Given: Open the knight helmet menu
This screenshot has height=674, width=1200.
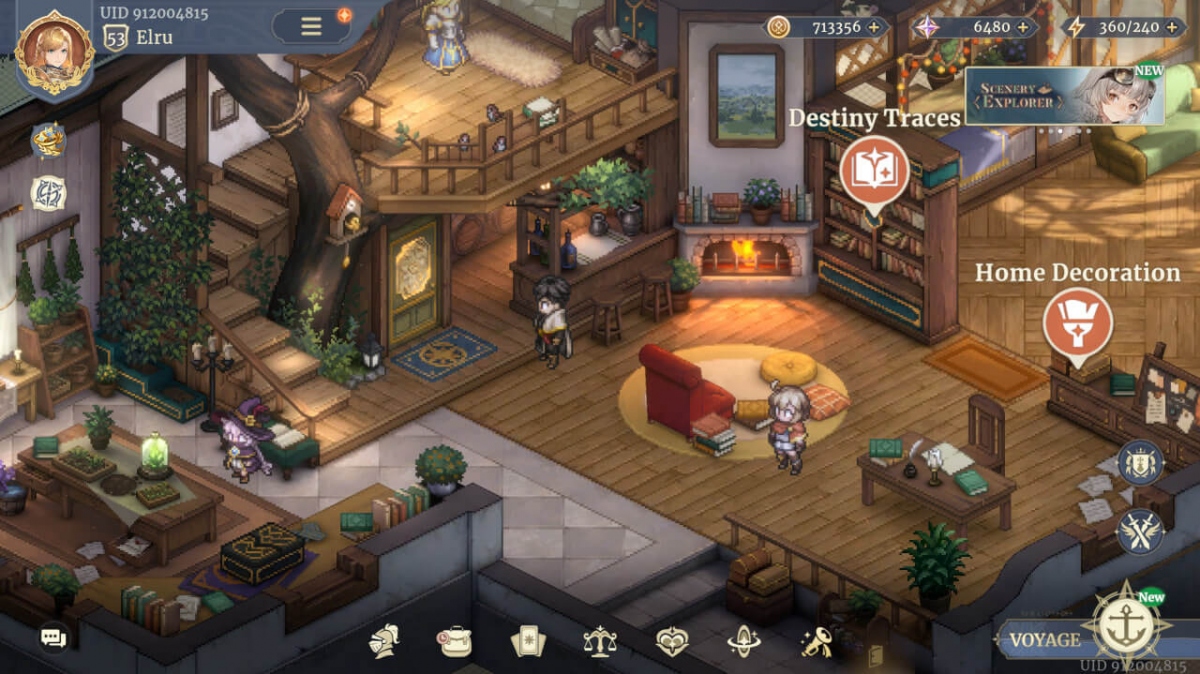Looking at the screenshot, I should click(384, 640).
